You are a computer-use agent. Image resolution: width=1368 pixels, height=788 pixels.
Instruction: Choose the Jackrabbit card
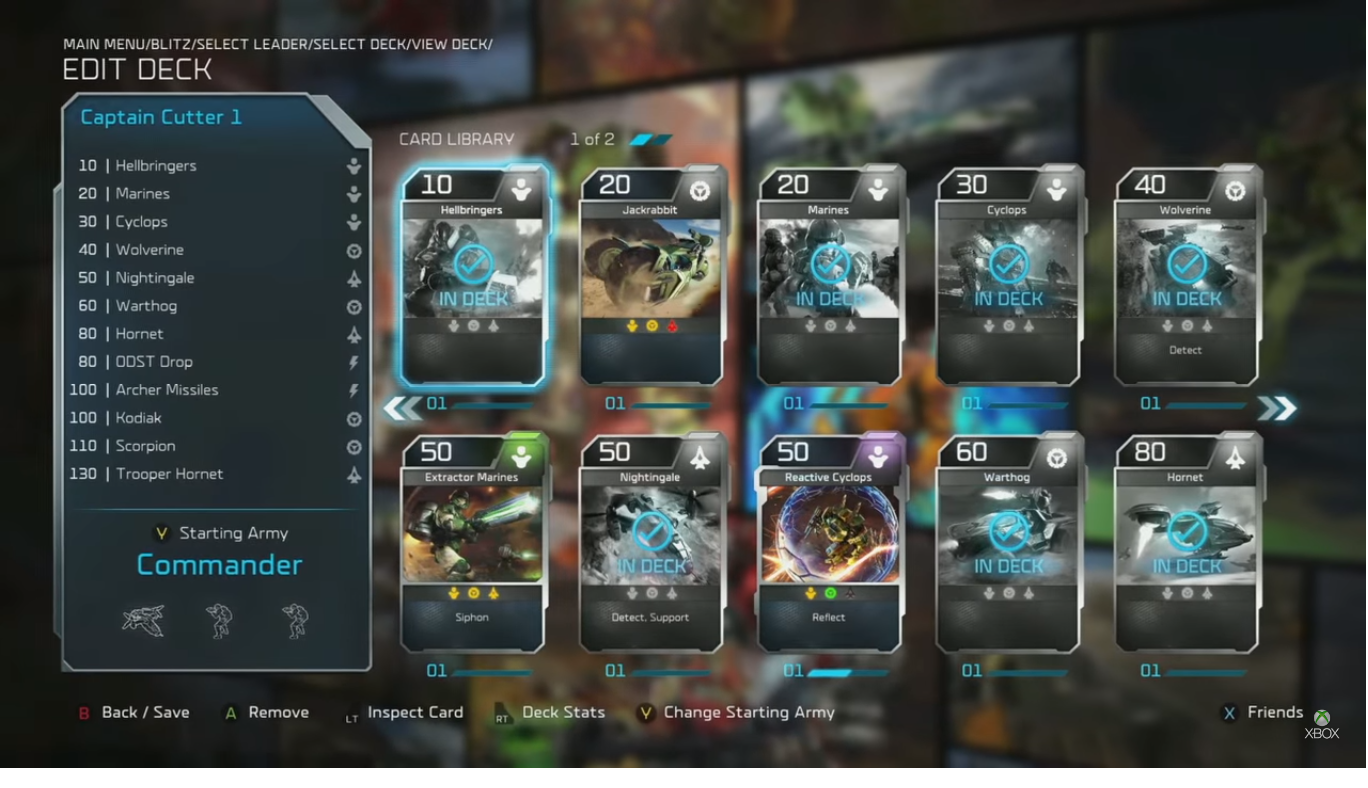click(x=651, y=277)
